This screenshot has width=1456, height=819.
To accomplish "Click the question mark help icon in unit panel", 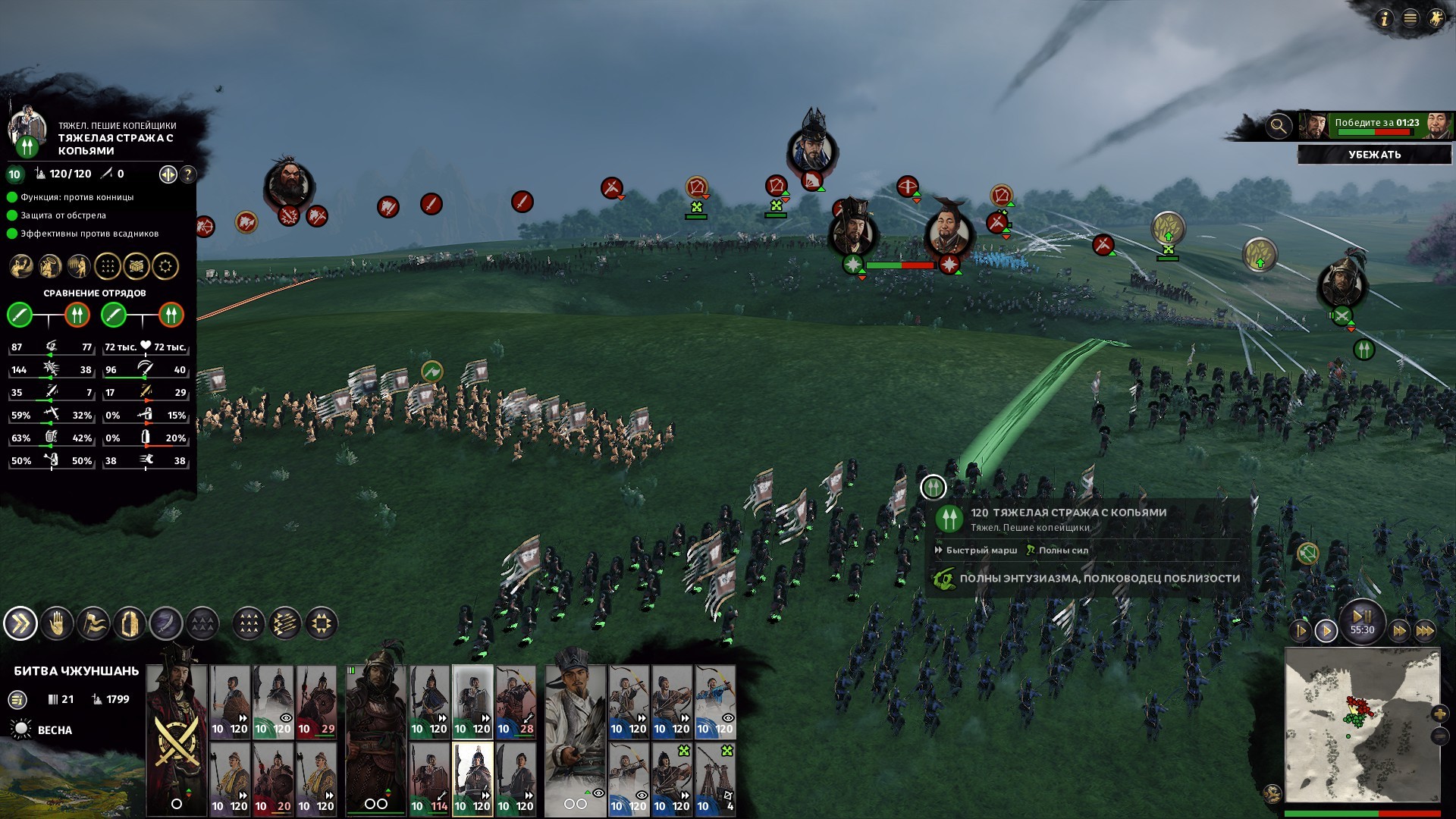I will pos(187,174).
